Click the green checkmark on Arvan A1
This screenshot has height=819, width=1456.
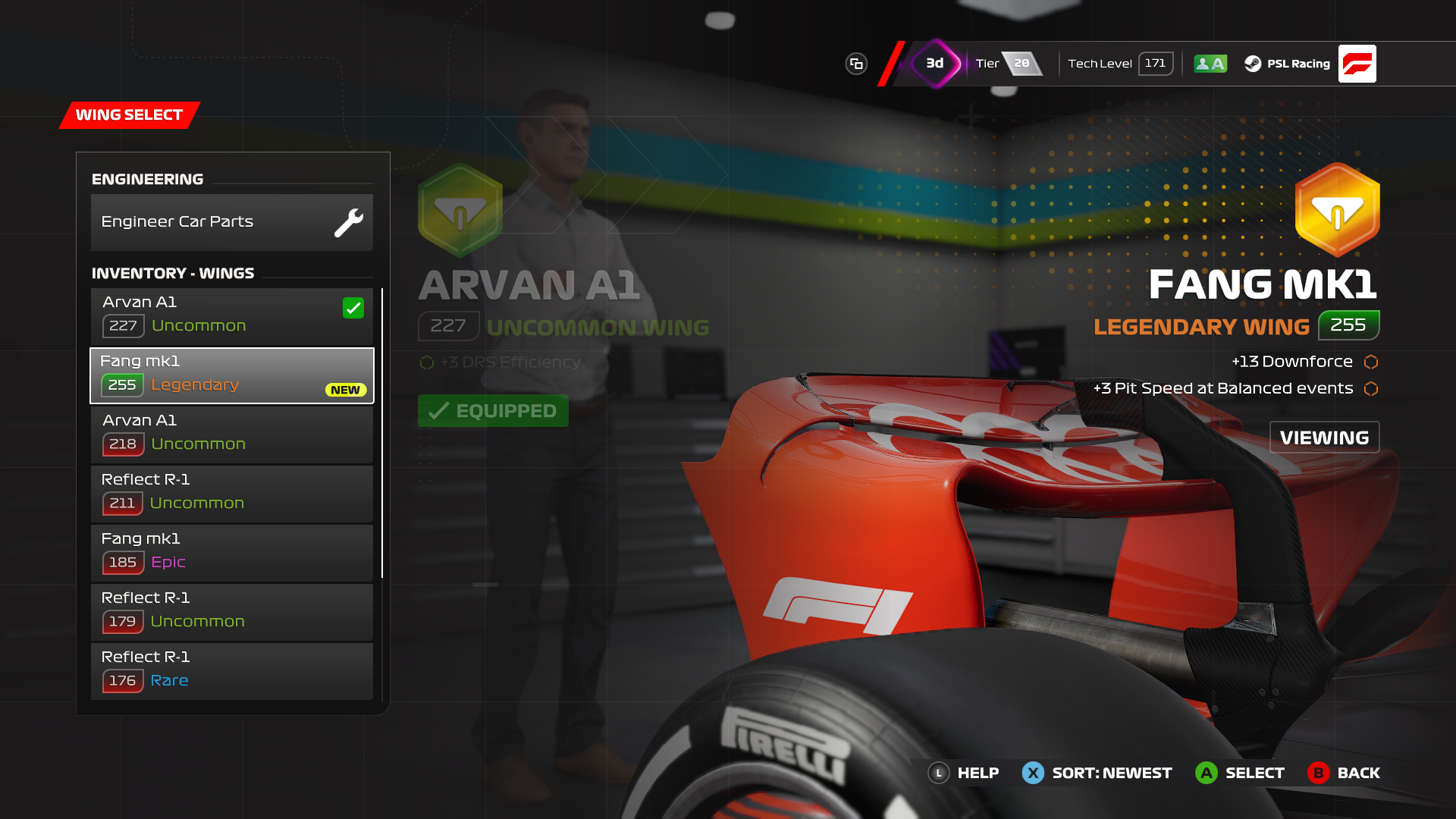[x=353, y=308]
